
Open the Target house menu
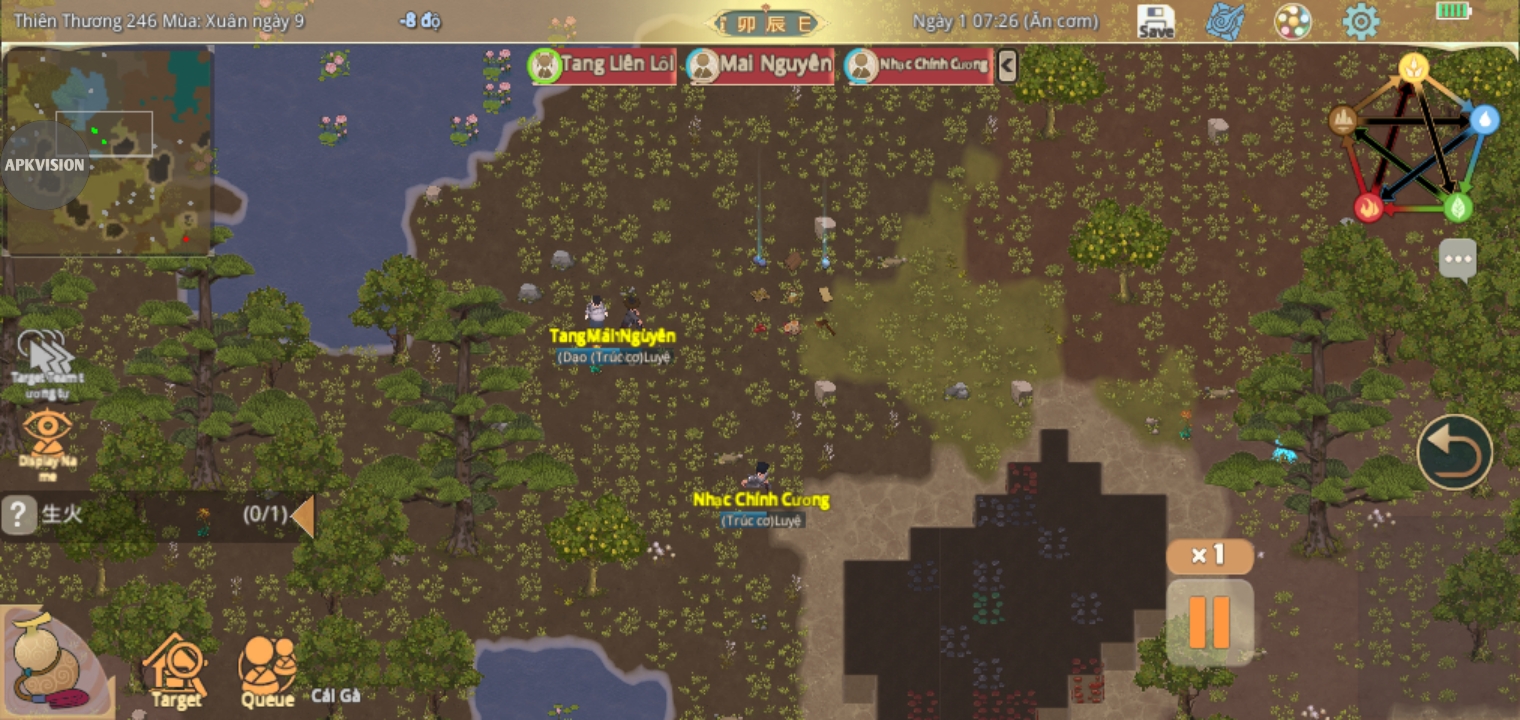(176, 670)
